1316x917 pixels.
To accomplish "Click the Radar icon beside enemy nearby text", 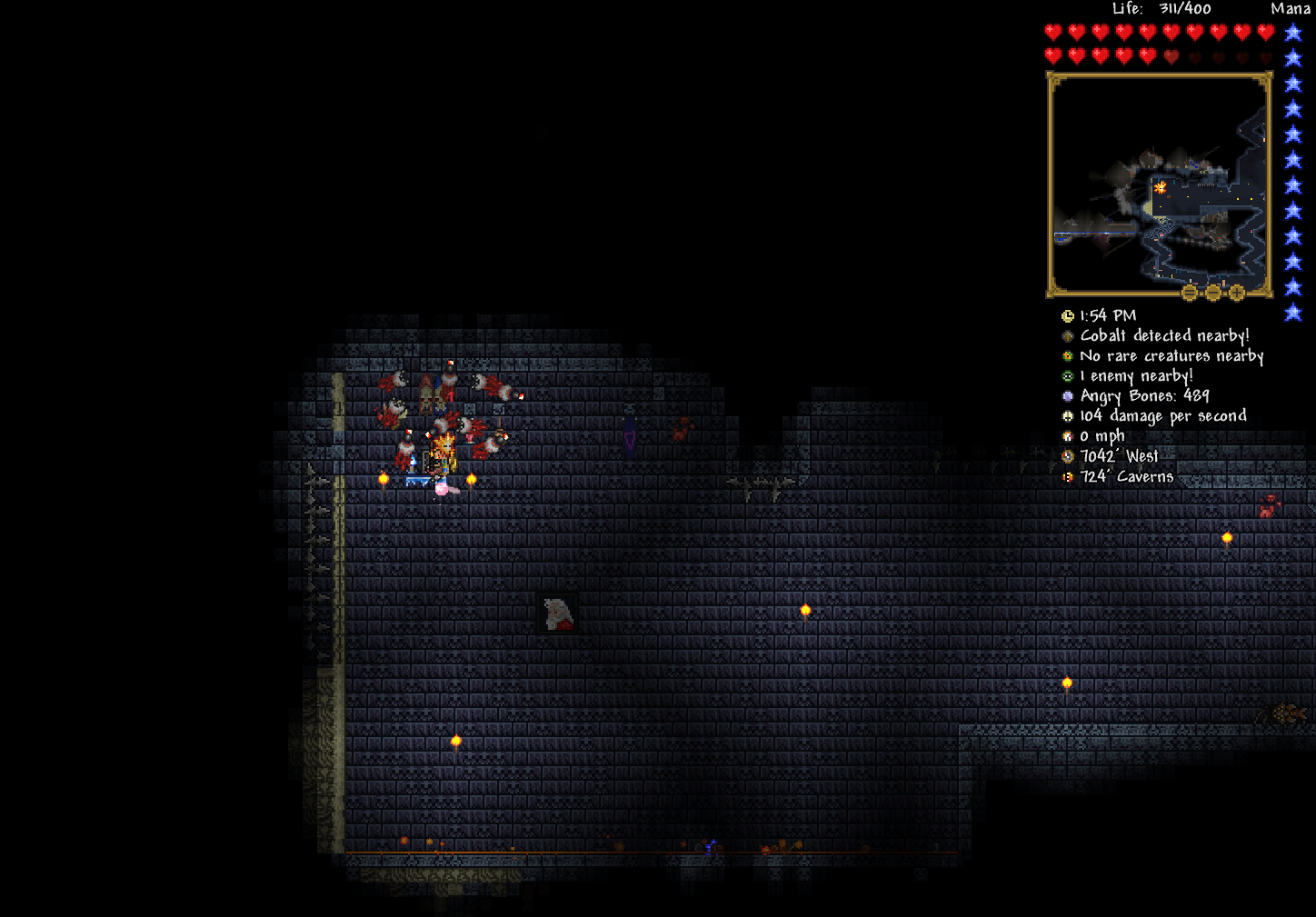I will point(1067,375).
